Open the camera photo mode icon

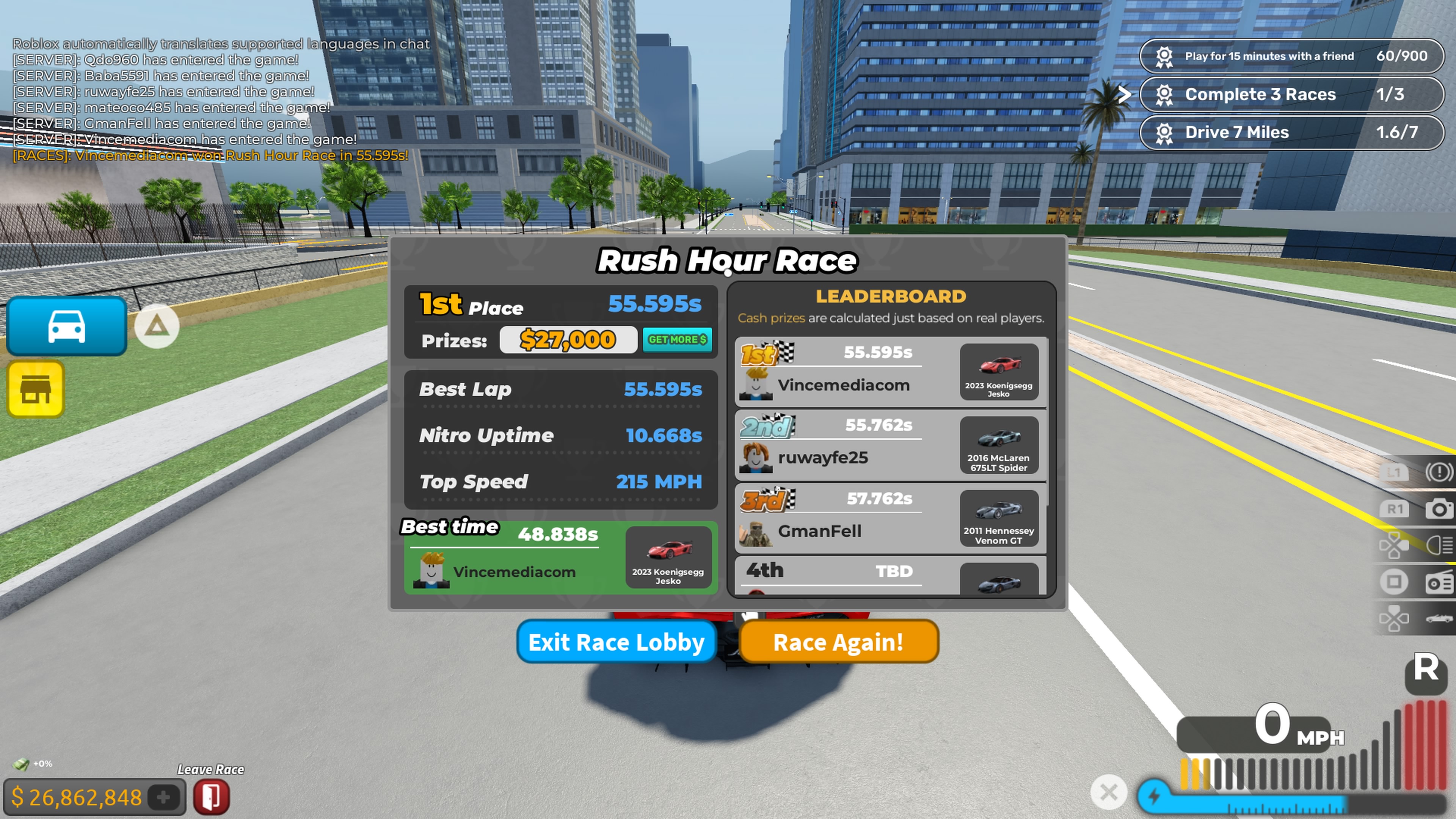(1439, 509)
